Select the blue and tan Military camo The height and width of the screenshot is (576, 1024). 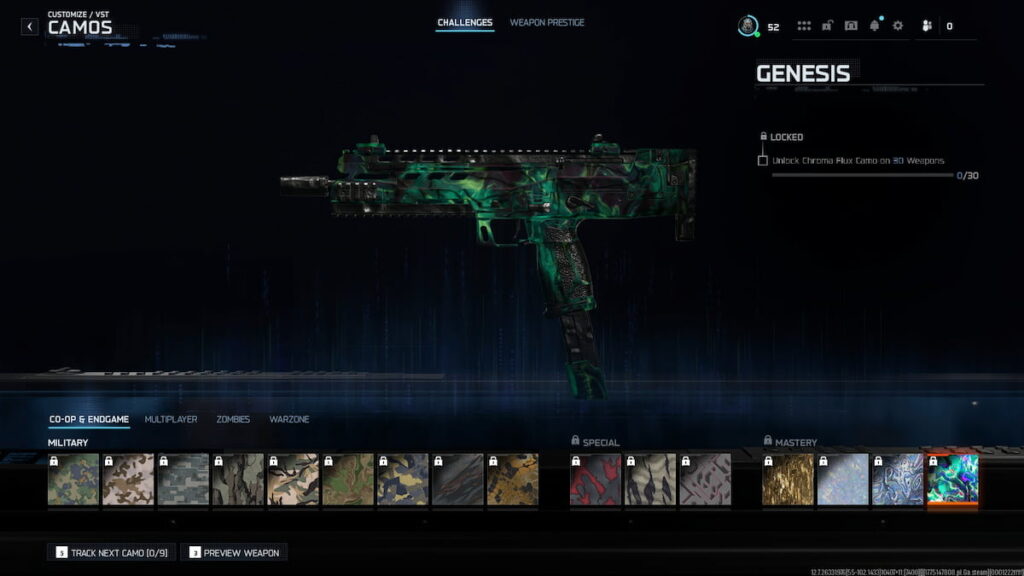[403, 480]
